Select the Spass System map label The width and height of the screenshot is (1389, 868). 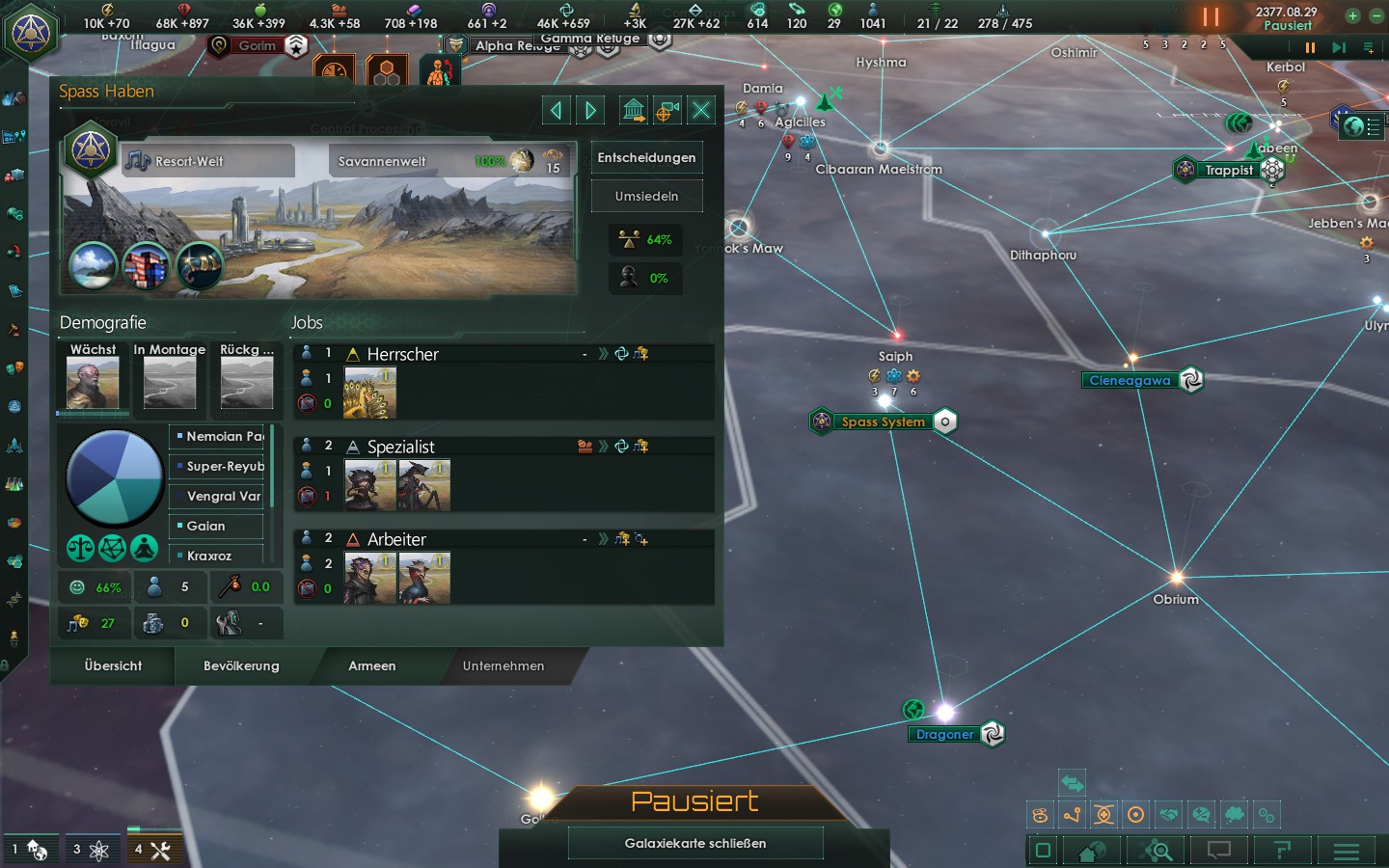(x=883, y=421)
